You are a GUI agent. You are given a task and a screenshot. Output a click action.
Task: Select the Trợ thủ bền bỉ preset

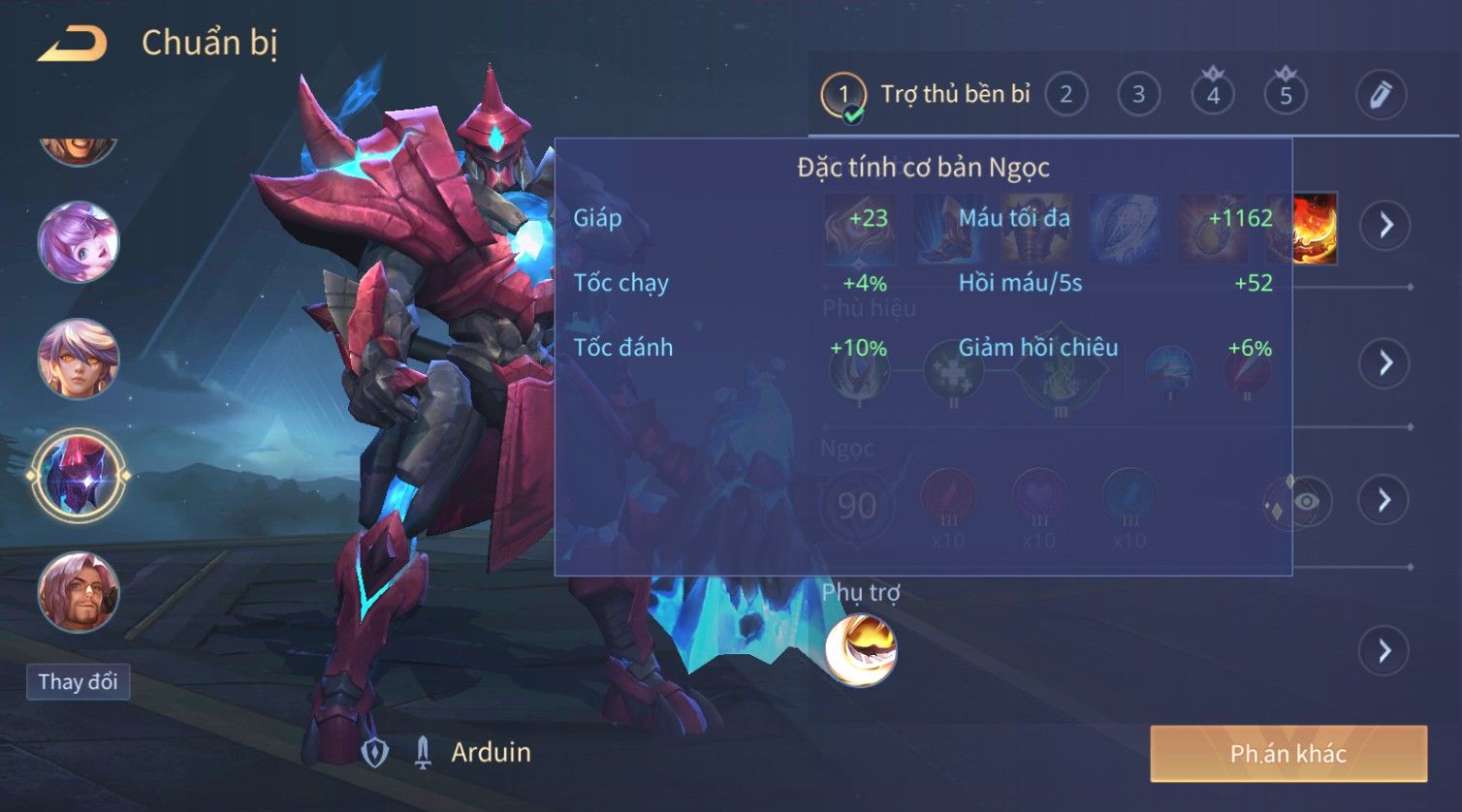click(x=926, y=95)
